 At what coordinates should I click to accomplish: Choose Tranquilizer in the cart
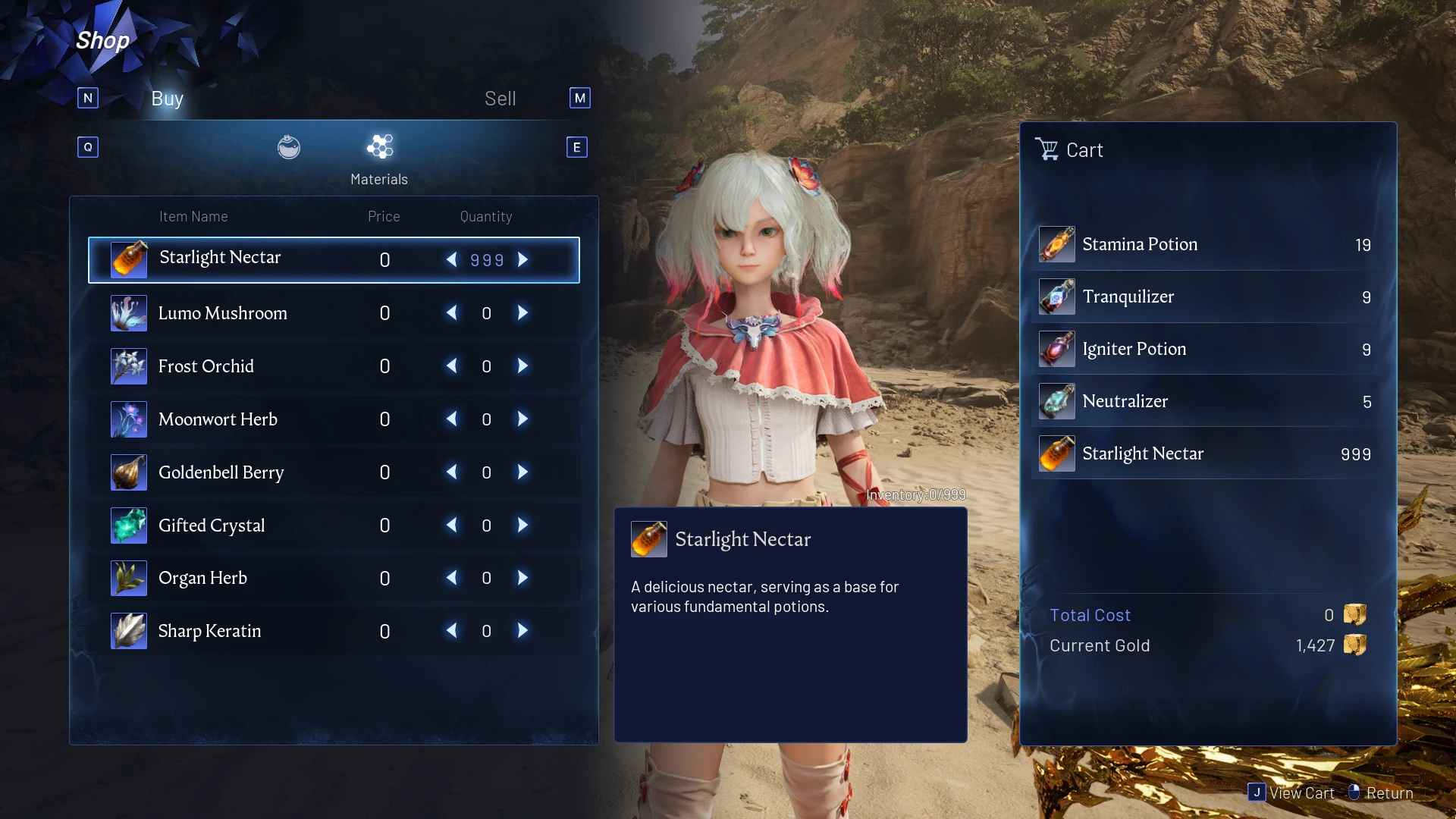pos(1206,297)
